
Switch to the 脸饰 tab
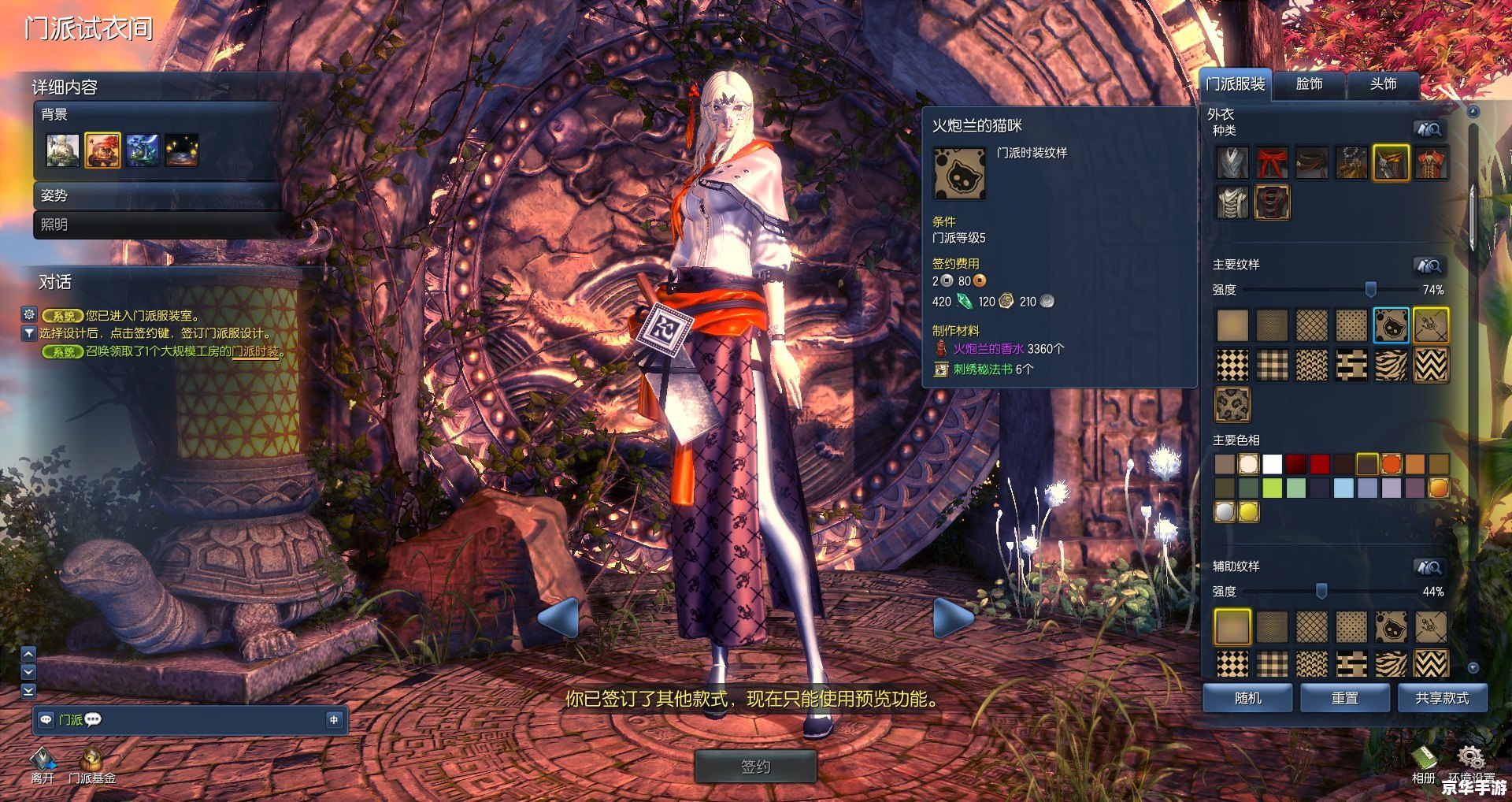[1309, 84]
